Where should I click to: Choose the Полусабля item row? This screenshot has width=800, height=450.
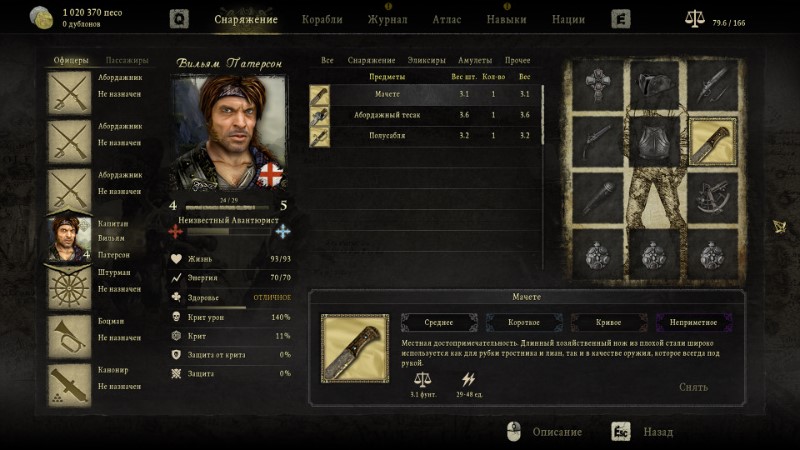[385, 135]
